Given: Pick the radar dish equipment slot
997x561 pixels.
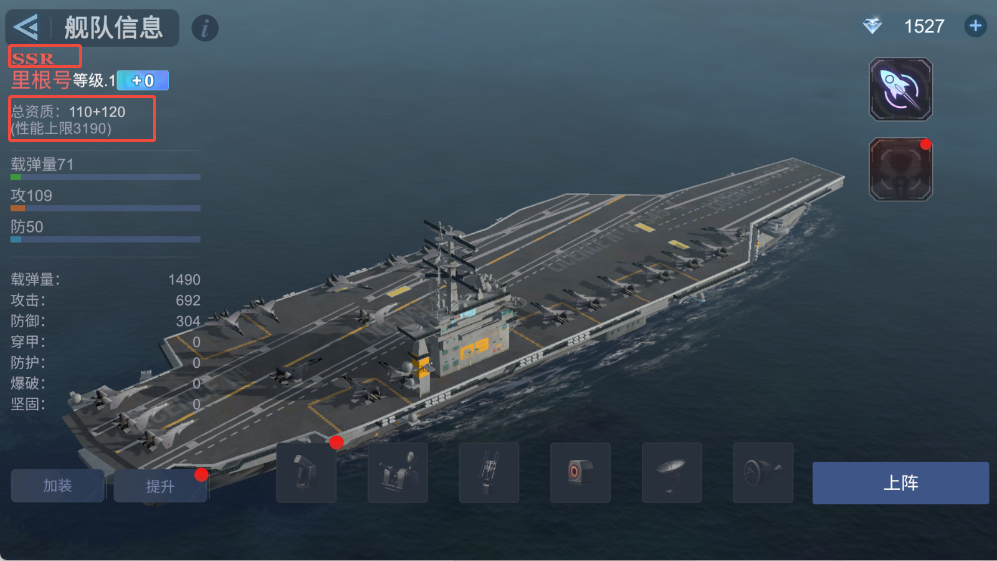Looking at the screenshot, I should [x=671, y=472].
